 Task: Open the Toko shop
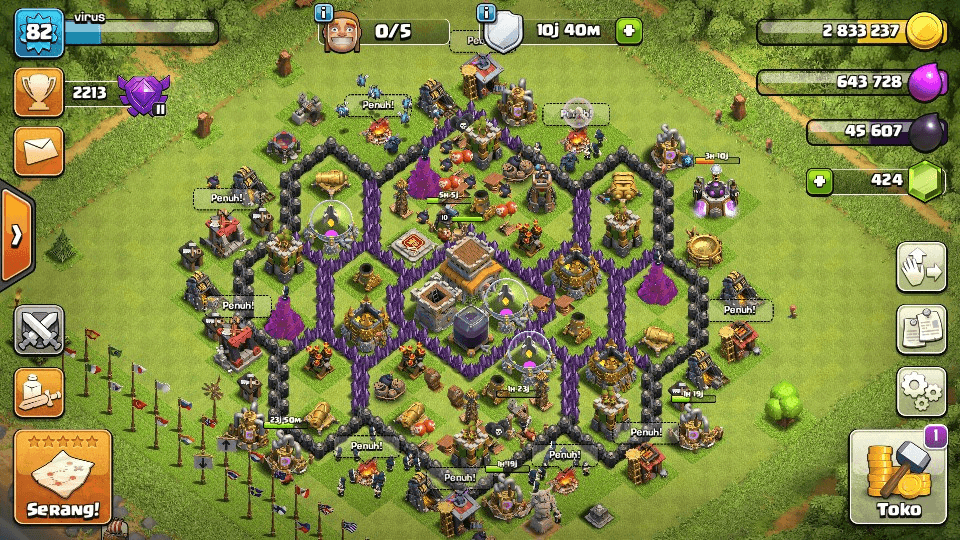pos(898,480)
